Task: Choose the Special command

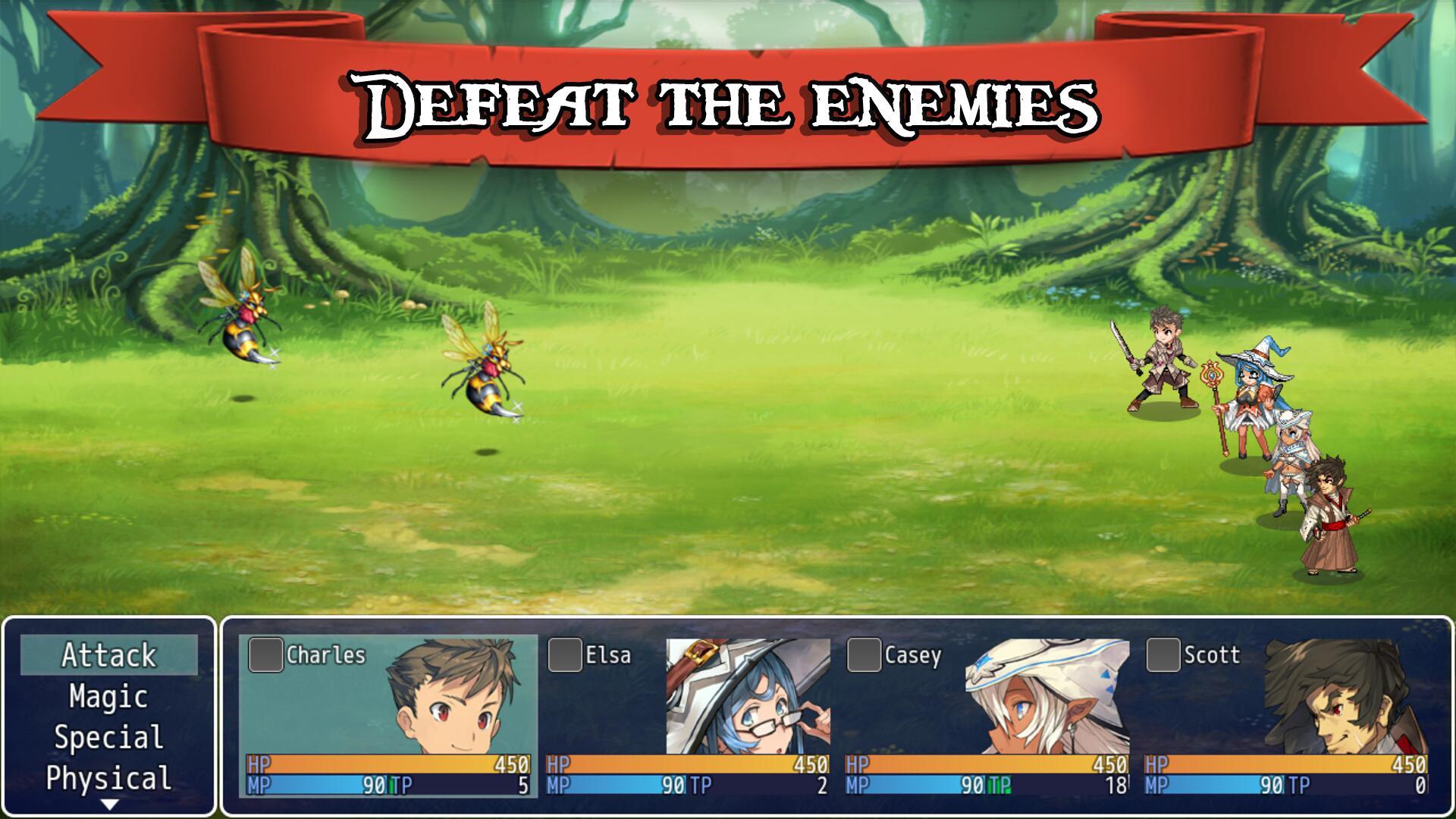Action: (x=108, y=736)
